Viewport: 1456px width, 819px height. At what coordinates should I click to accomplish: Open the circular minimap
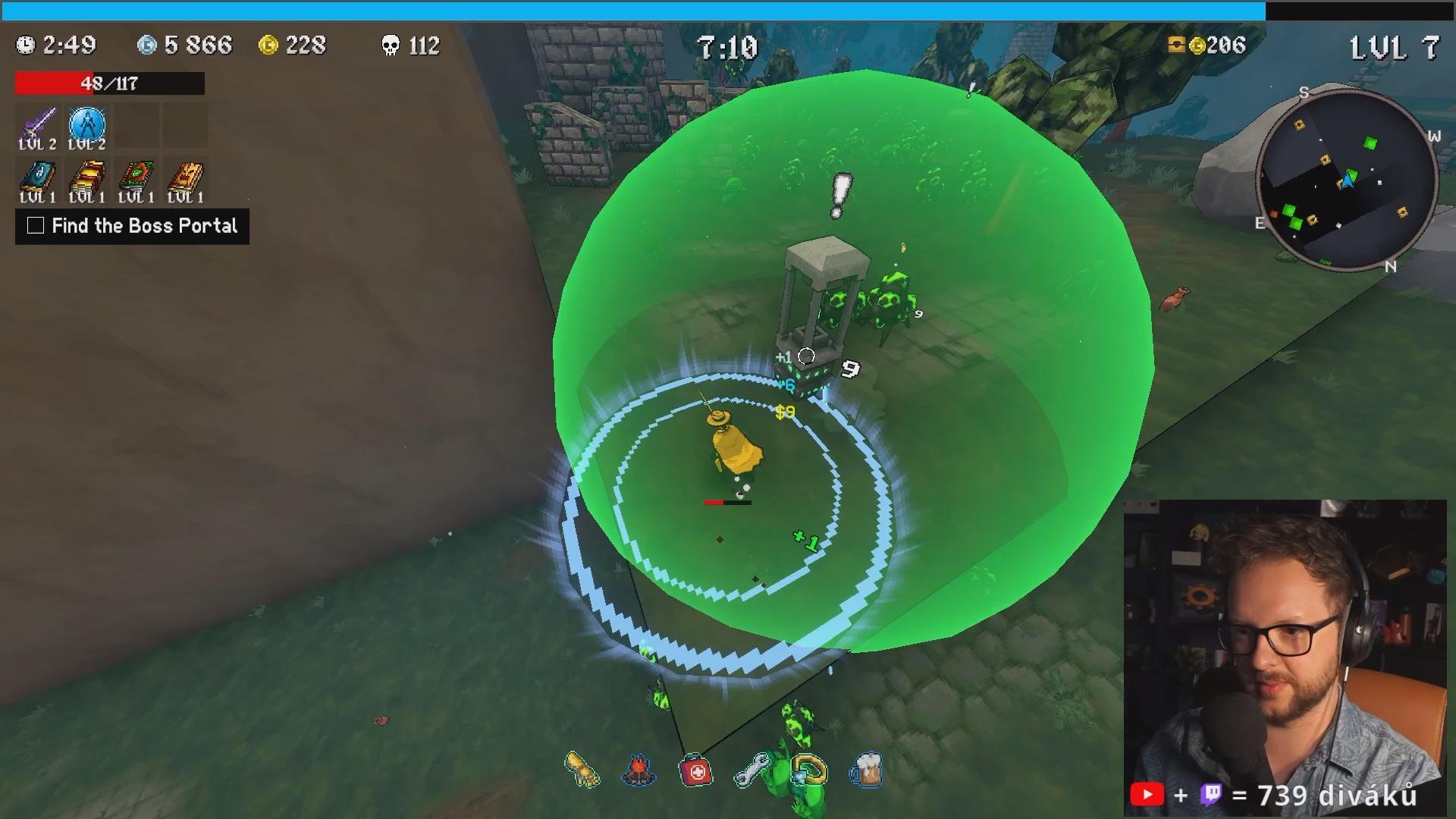(1347, 180)
